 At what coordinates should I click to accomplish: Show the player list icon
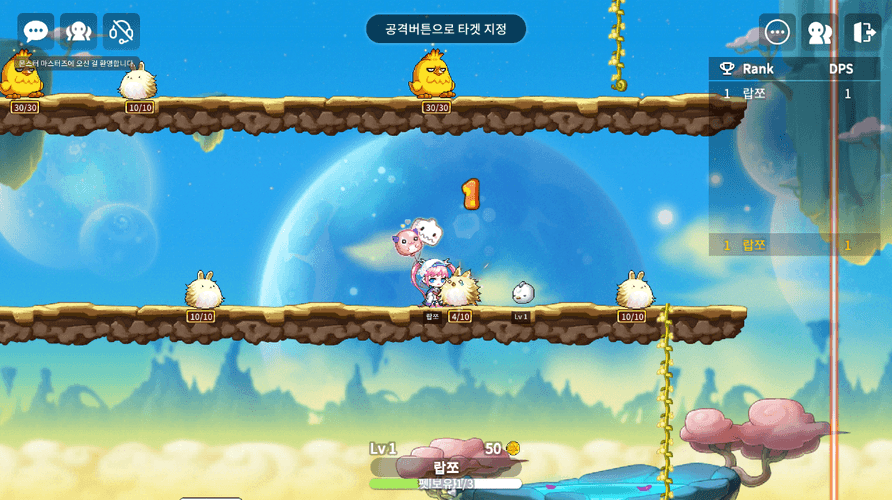click(x=820, y=32)
